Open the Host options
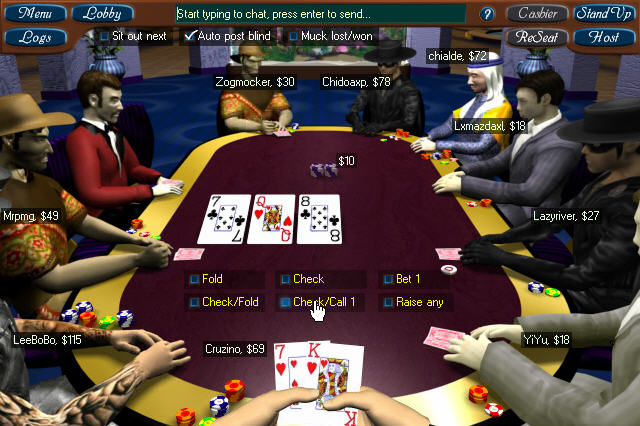This screenshot has width=640, height=426. (604, 37)
